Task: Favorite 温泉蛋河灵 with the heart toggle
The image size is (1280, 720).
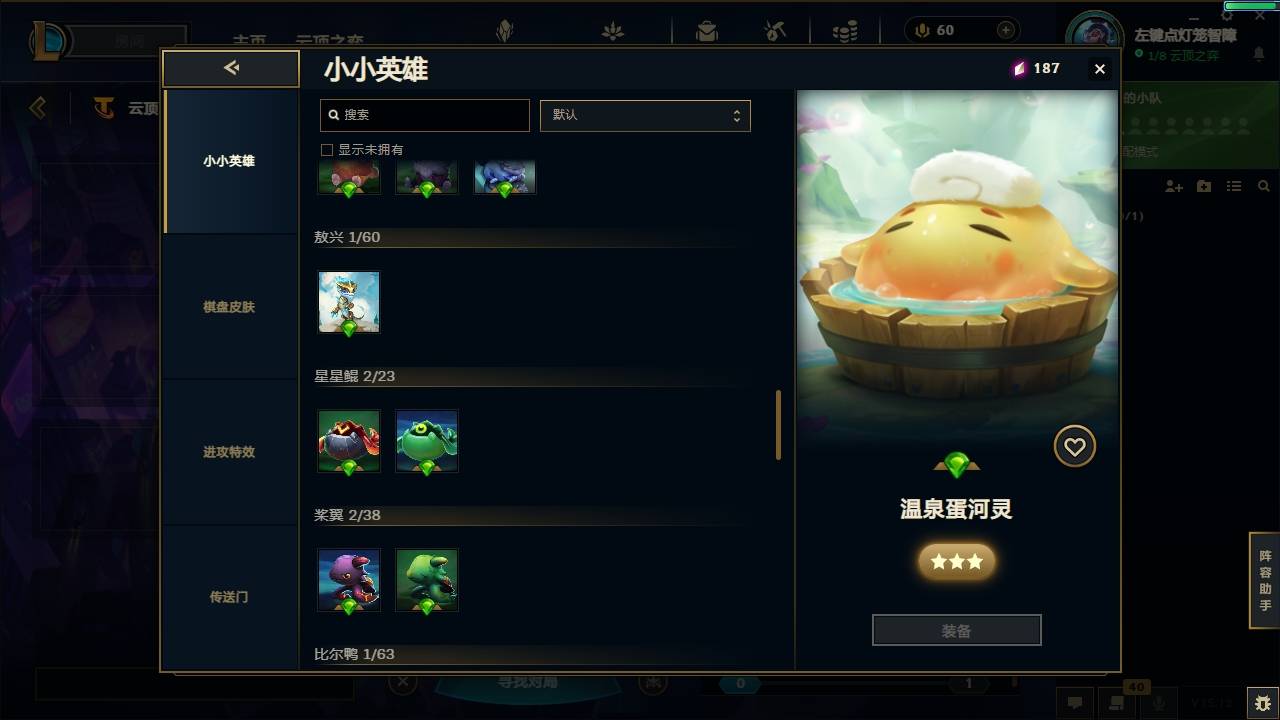Action: click(1075, 447)
